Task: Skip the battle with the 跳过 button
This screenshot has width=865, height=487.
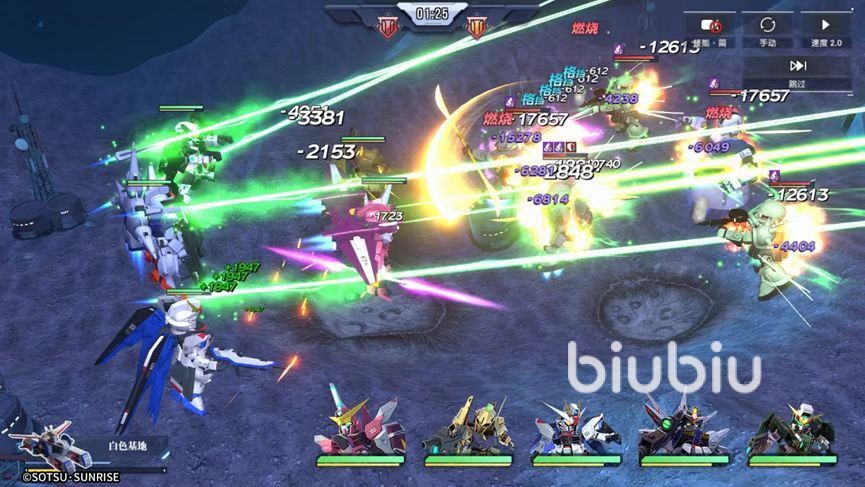Action: click(797, 72)
